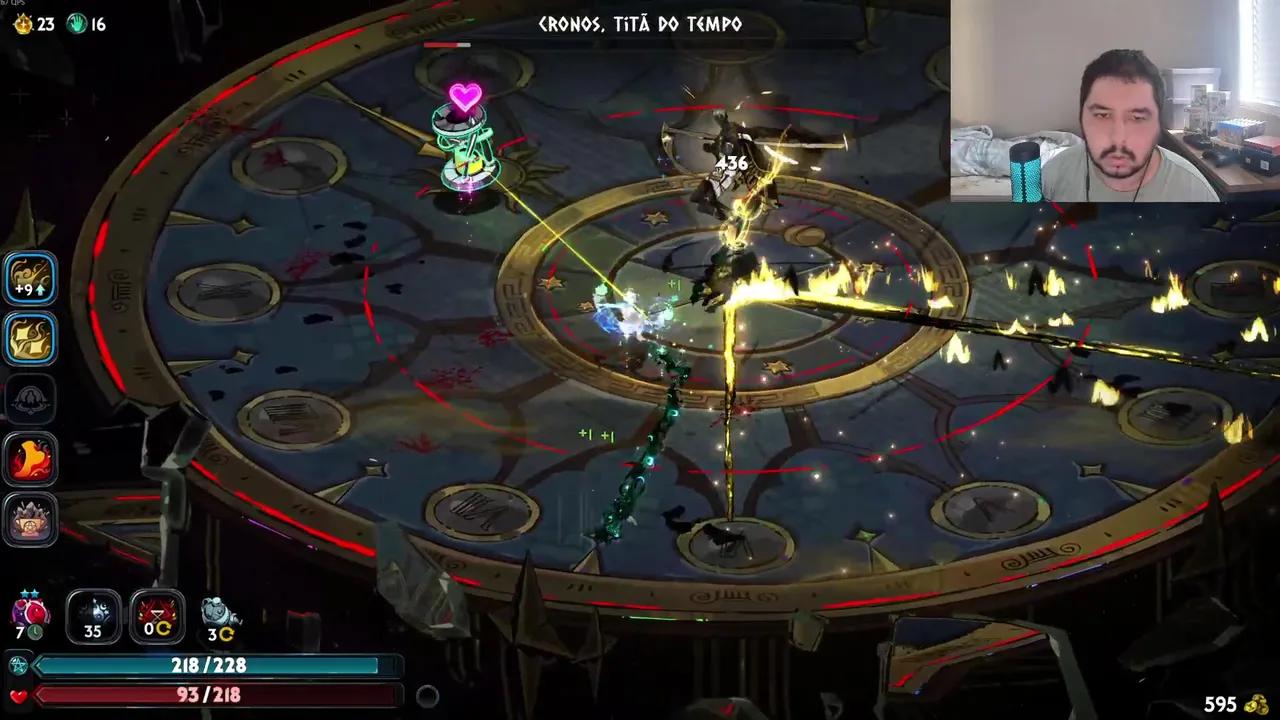Select the golden boon icon marked +9
1280x720 pixels.
[x=30, y=278]
